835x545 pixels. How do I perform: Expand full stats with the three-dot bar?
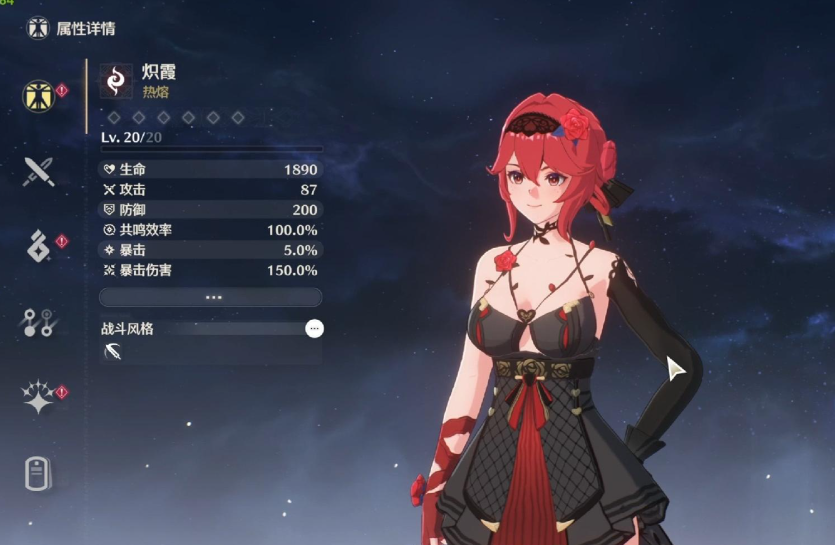tap(211, 297)
